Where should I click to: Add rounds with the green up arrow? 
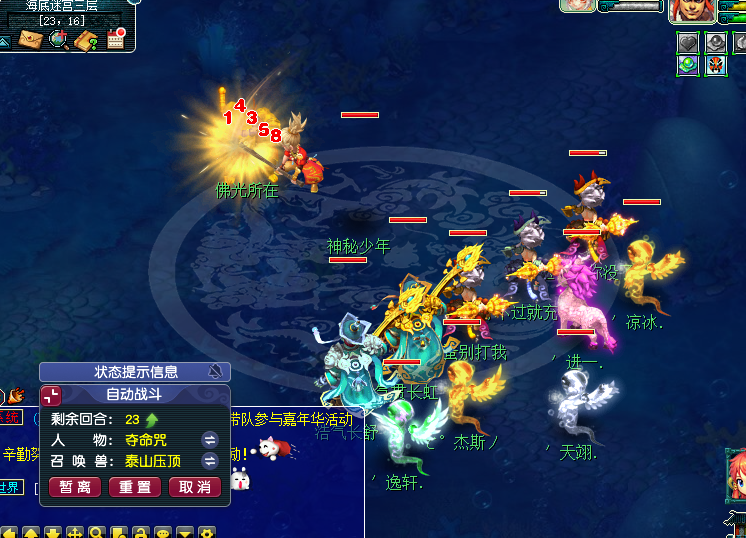(152, 420)
